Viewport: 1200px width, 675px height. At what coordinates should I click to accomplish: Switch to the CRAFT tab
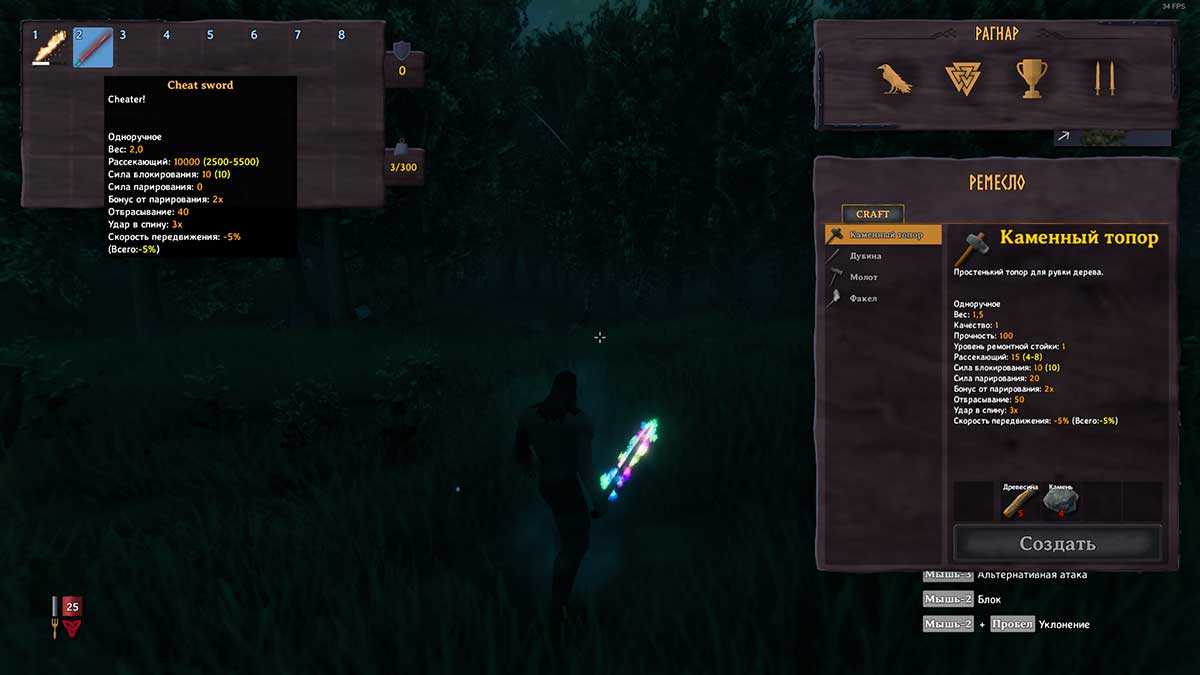click(x=872, y=214)
